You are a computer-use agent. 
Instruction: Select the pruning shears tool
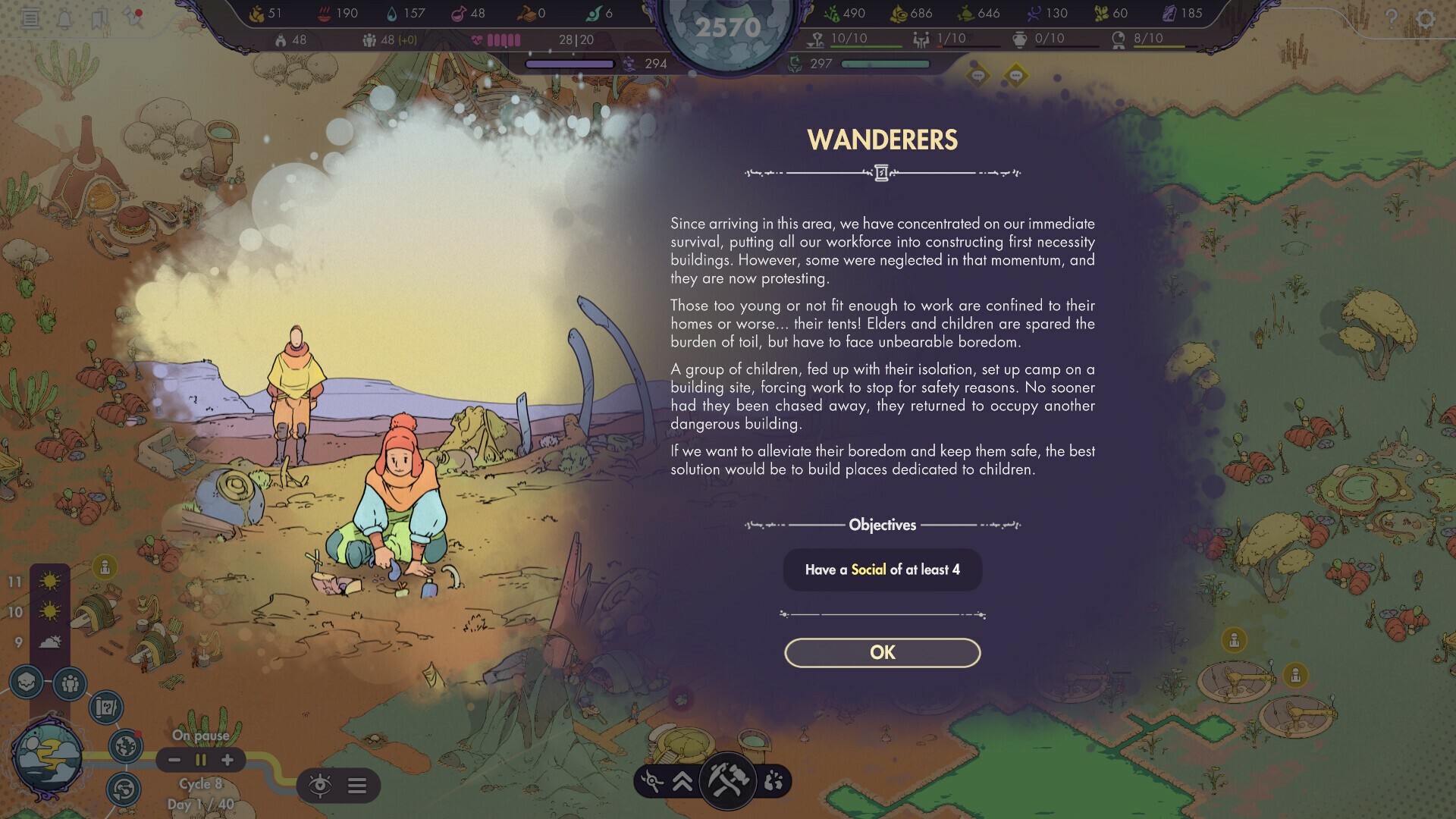[651, 781]
